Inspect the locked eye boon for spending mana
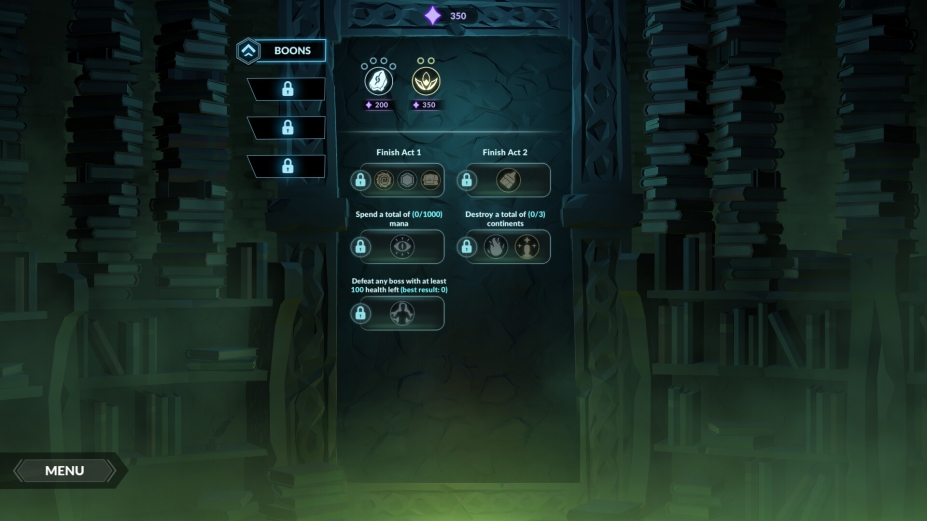The width and height of the screenshot is (927, 521). 403,247
